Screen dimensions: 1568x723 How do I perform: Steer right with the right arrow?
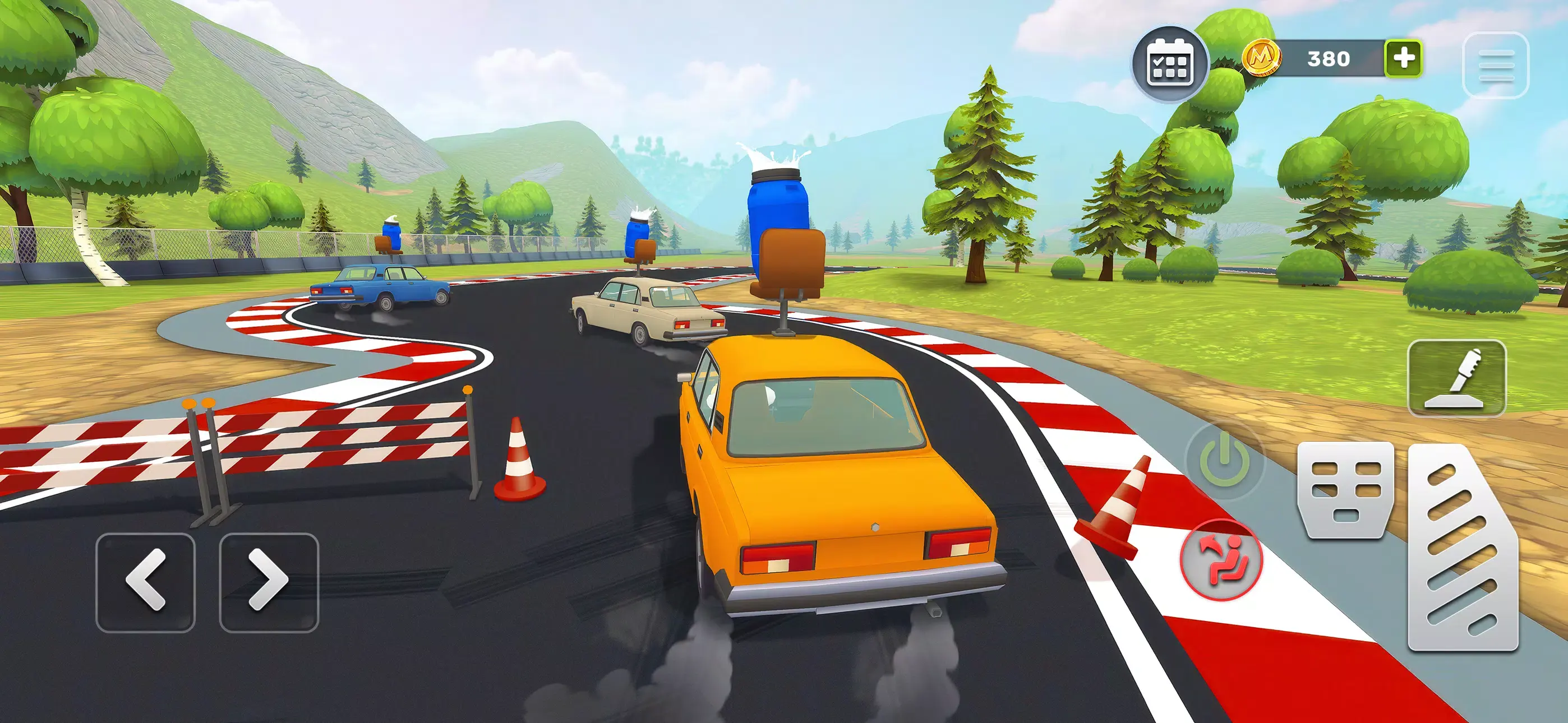(x=269, y=582)
